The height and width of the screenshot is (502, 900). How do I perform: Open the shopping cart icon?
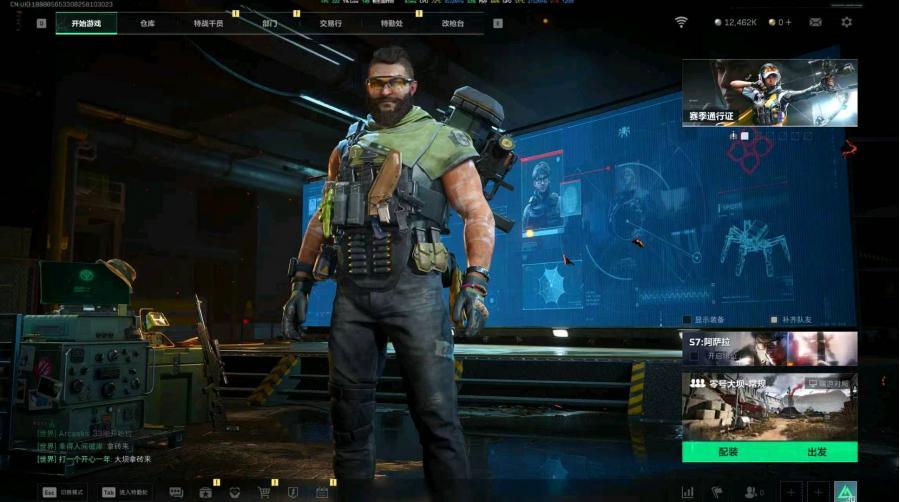click(x=264, y=492)
